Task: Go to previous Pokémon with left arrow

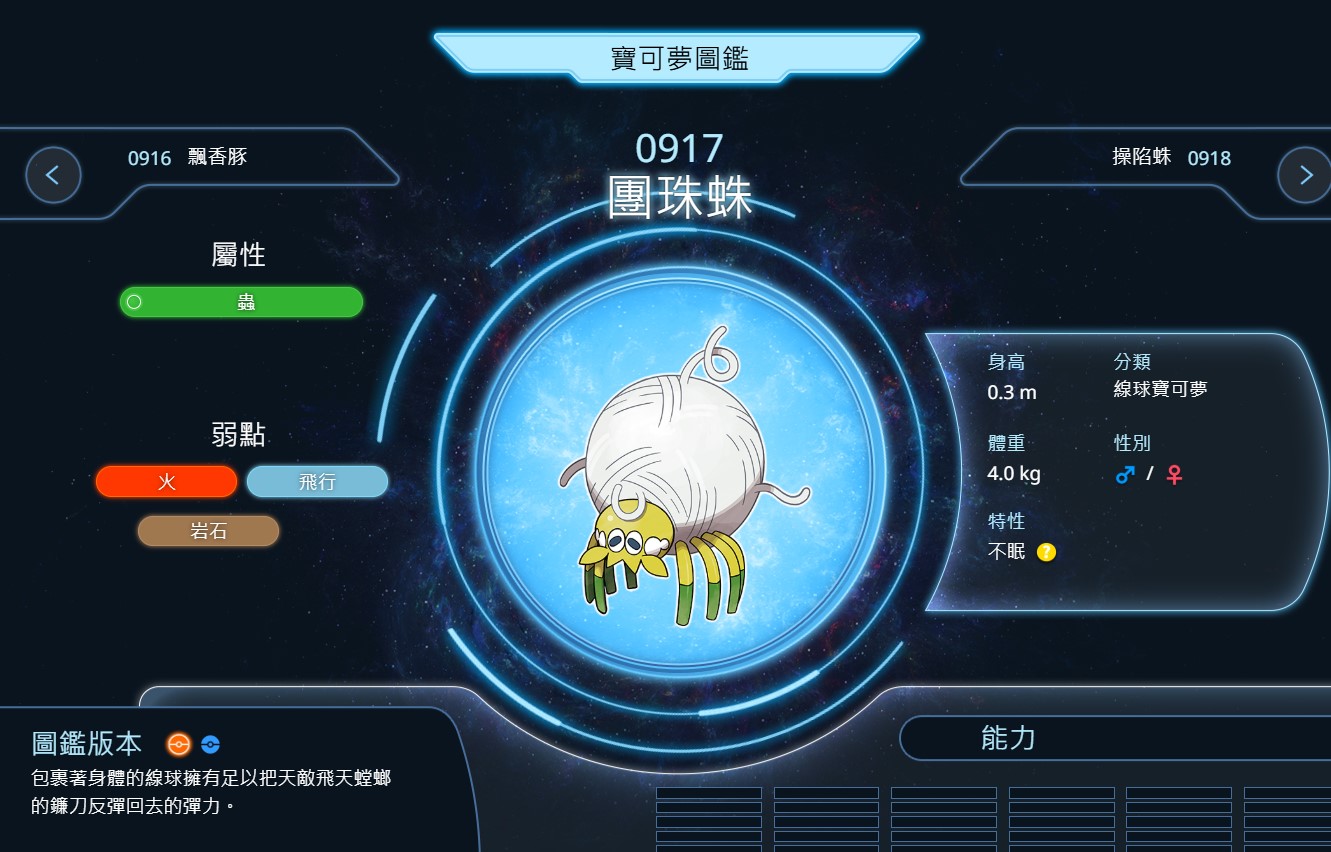Action: 53,175
